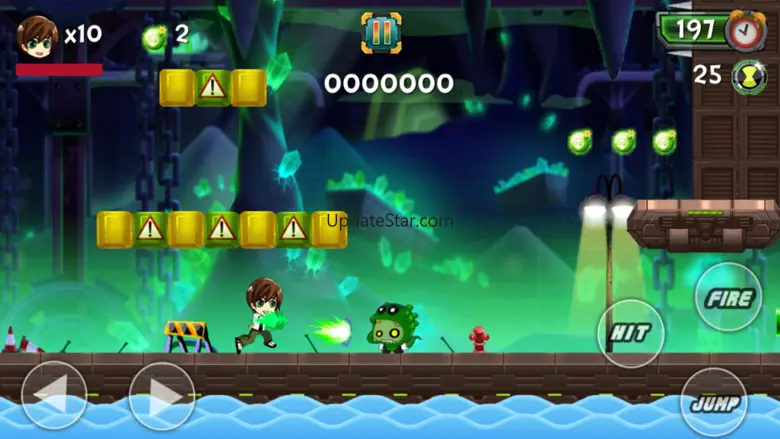Tap the FIRE button
Image resolution: width=780 pixels, height=439 pixels.
pos(728,298)
